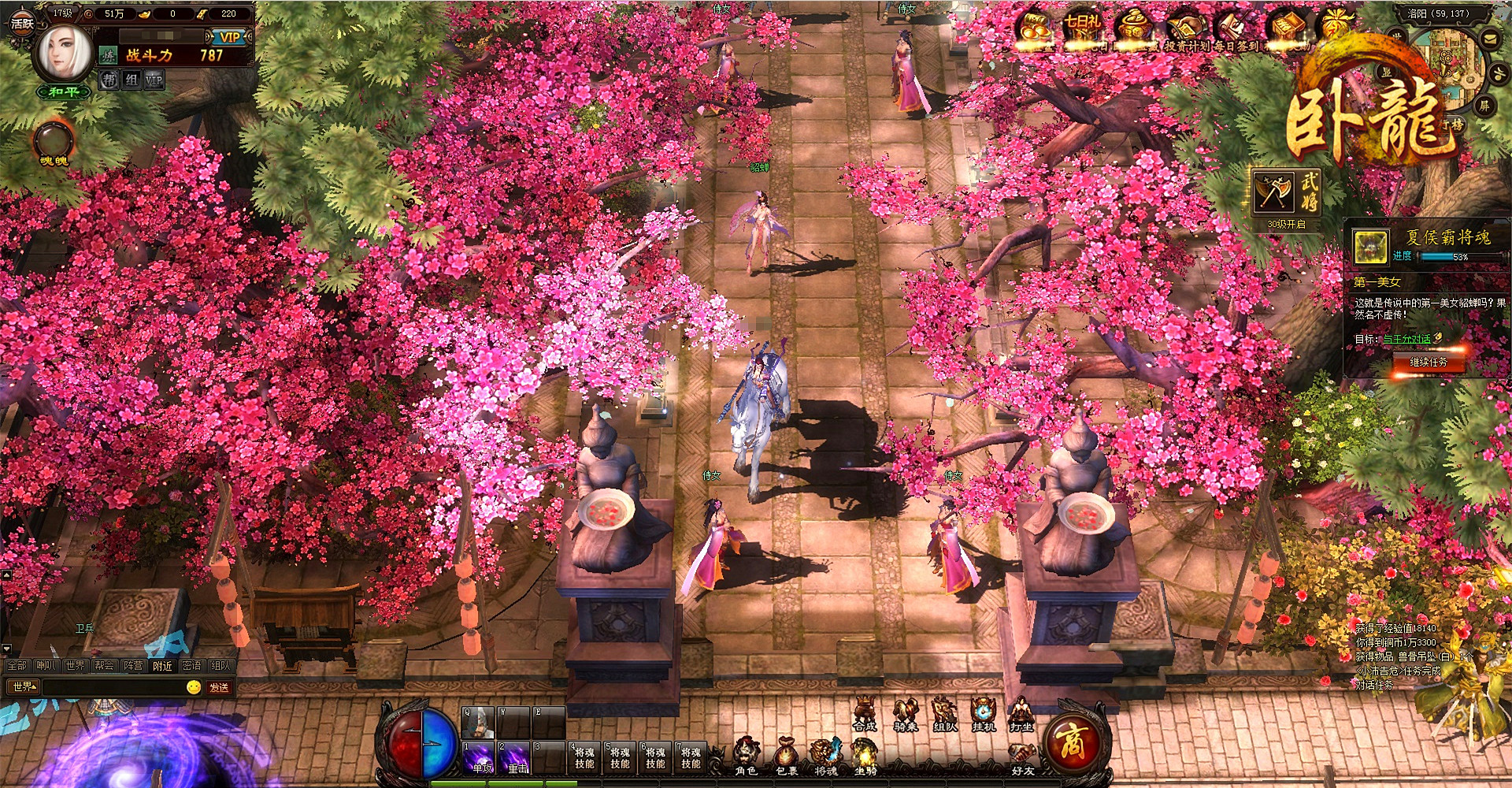This screenshot has width=1512, height=788.
Task: Click the 发送 send chat button
Action: click(x=219, y=687)
